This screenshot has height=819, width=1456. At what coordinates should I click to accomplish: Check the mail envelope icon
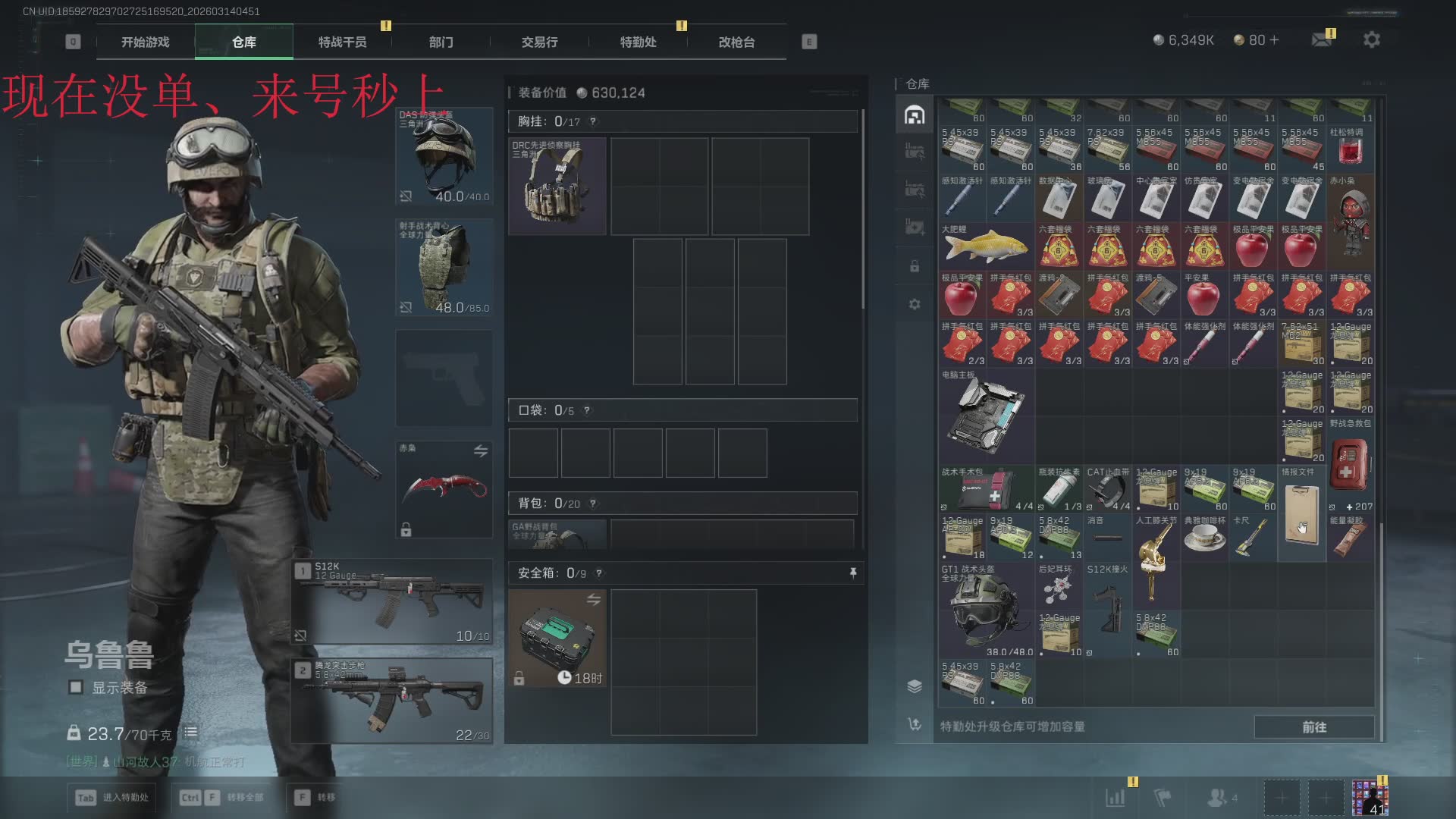point(1322,40)
